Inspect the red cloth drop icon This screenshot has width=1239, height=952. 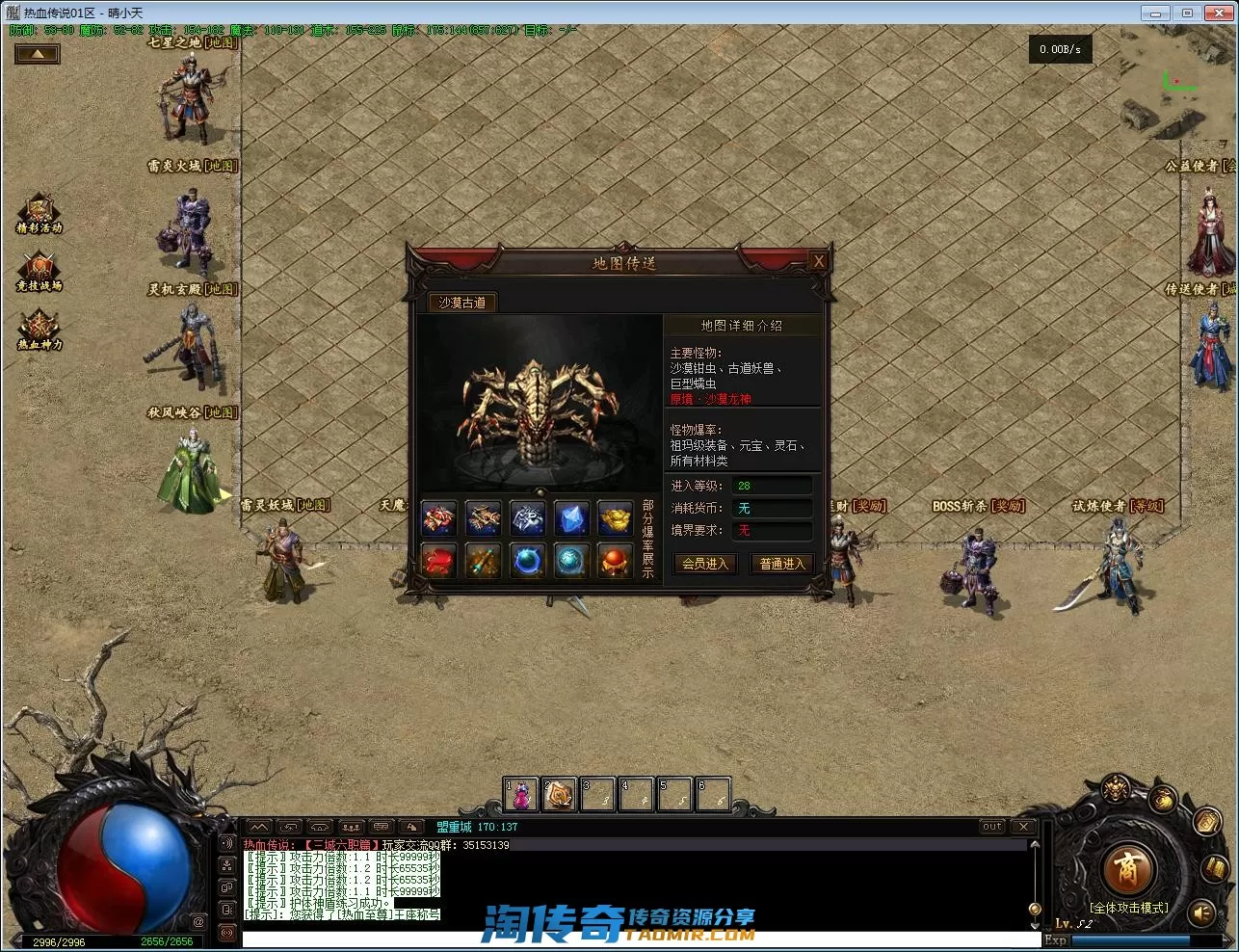pos(439,561)
